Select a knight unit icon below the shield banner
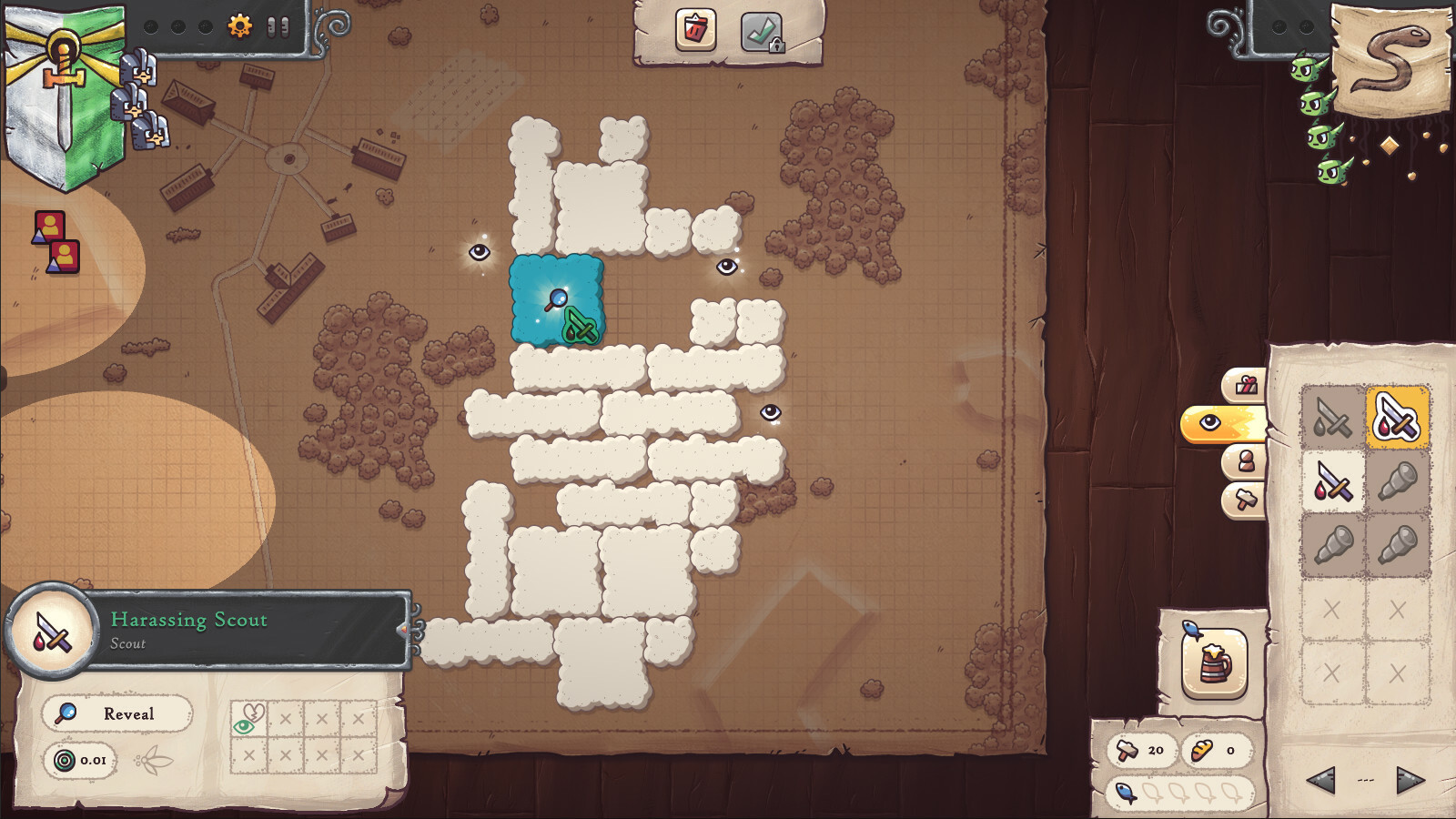The image size is (1456, 819). coord(141,68)
